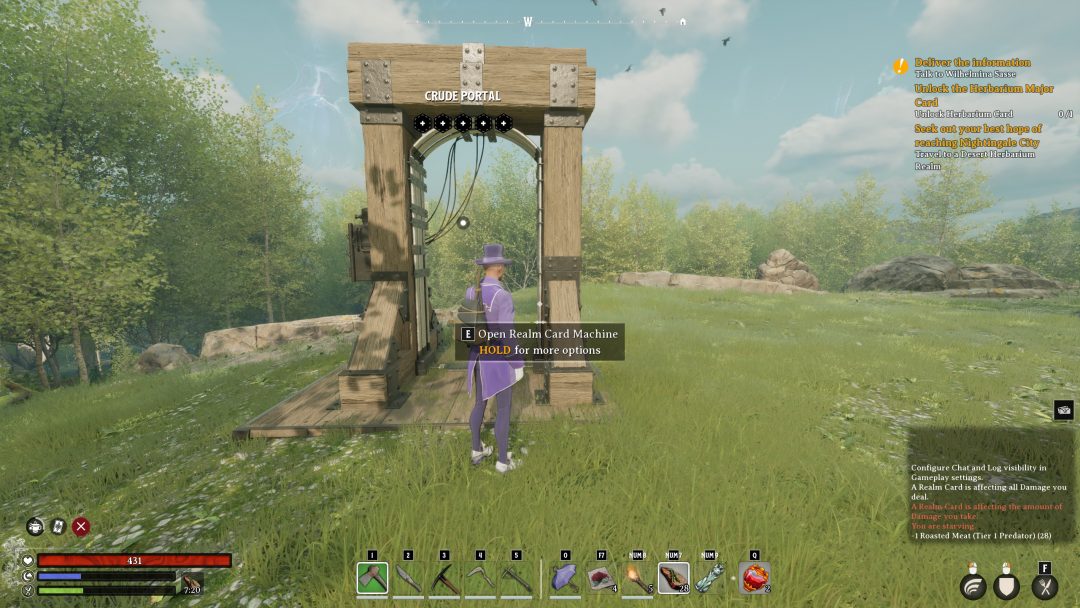The image size is (1080, 608).
Task: Eat the roasted meat with count 28
Action: click(x=673, y=578)
